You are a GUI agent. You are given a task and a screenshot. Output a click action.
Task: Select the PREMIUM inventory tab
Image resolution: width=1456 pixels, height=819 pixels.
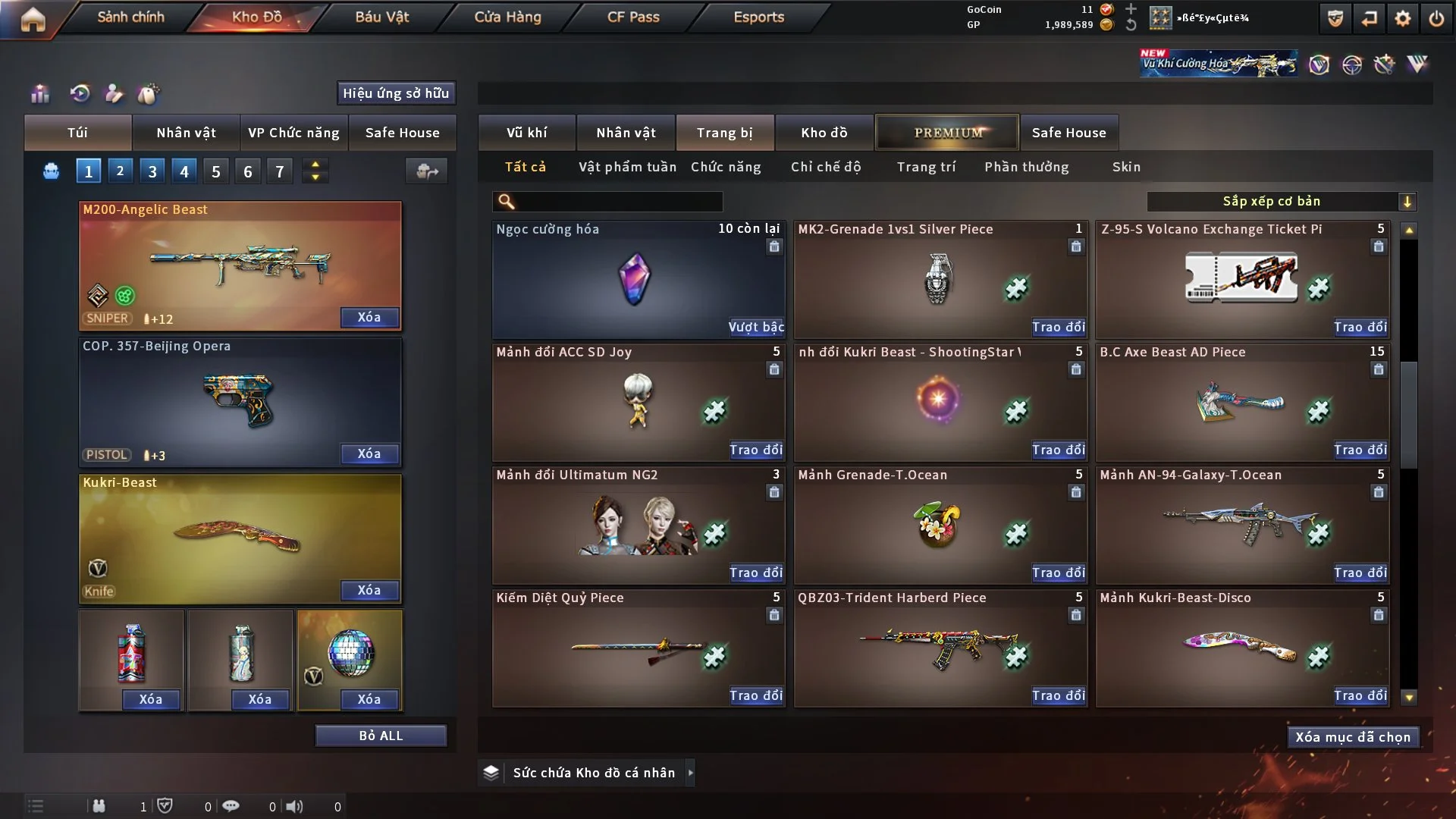click(948, 133)
